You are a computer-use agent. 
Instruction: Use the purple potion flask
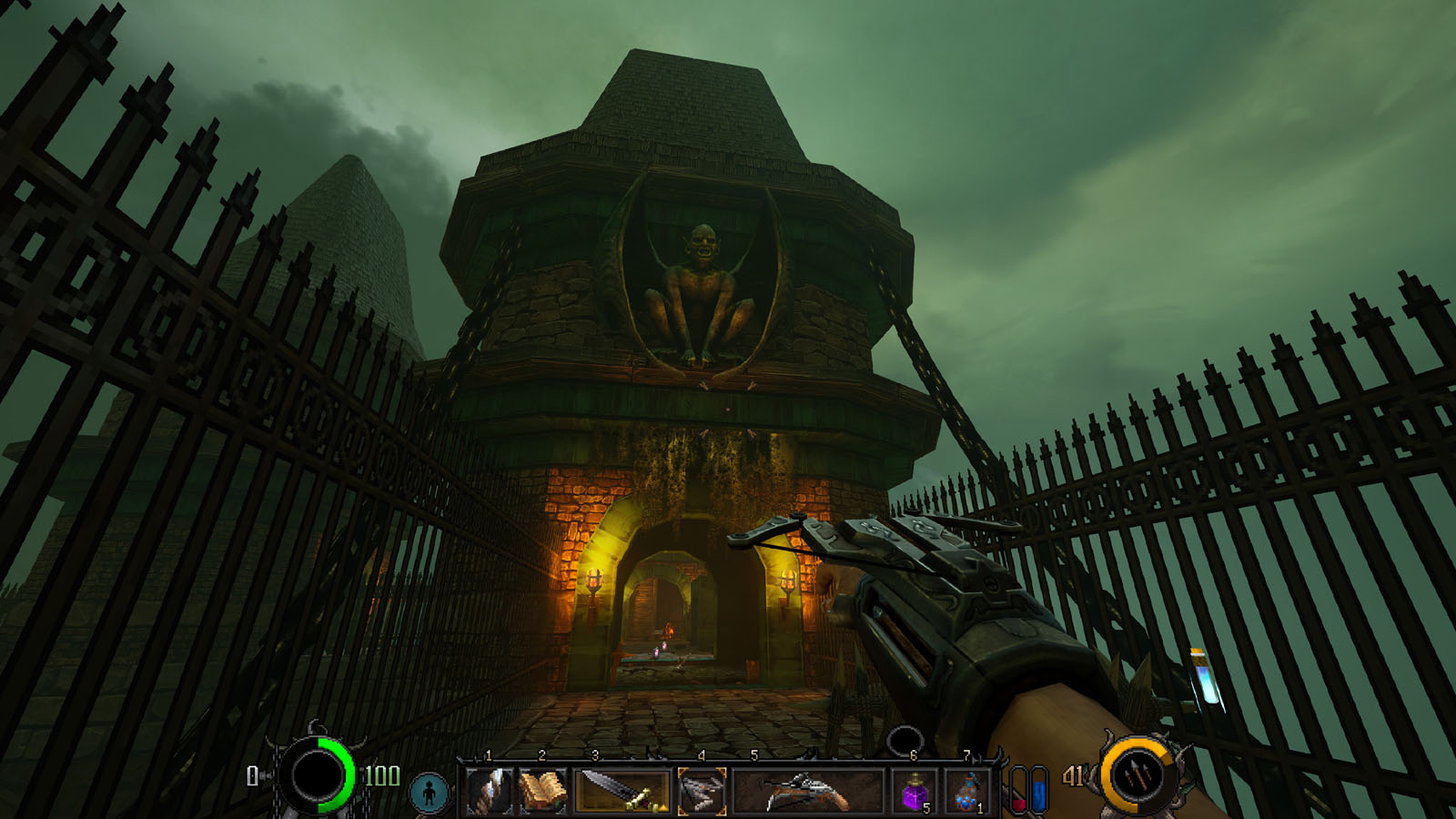click(x=915, y=792)
